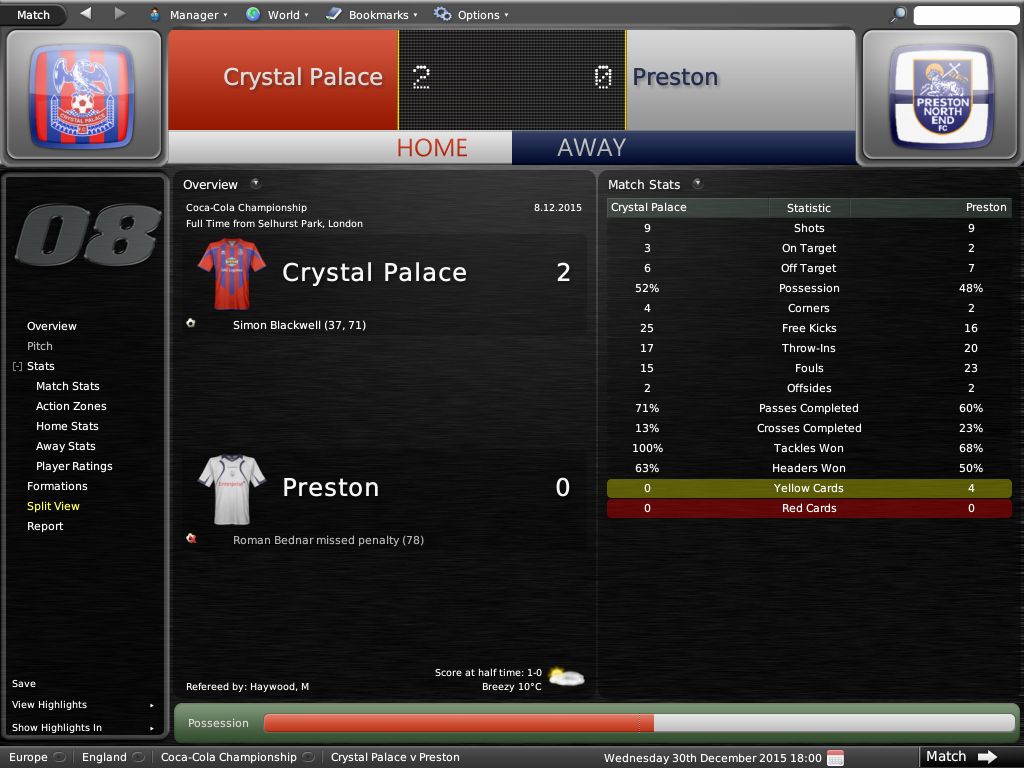Show the Match Stats page

(68, 386)
